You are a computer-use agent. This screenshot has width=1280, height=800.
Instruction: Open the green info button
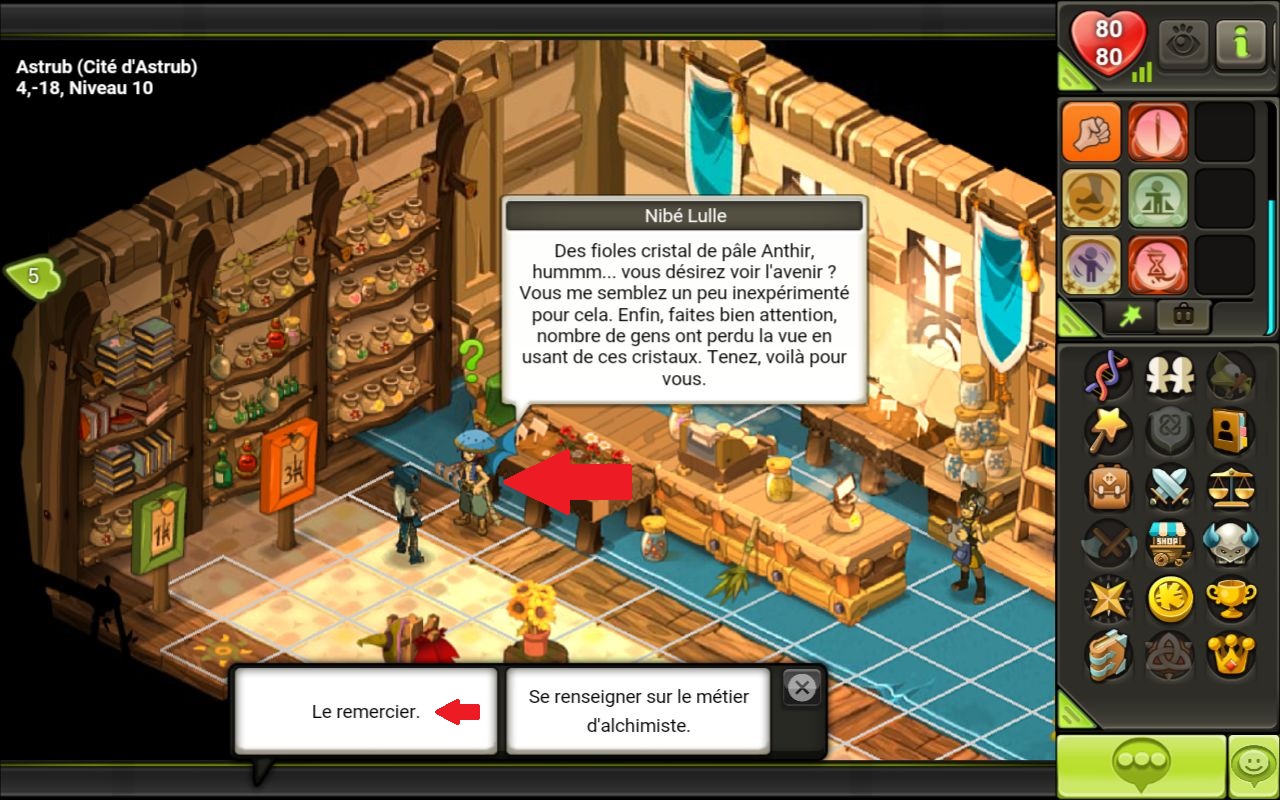(1241, 44)
